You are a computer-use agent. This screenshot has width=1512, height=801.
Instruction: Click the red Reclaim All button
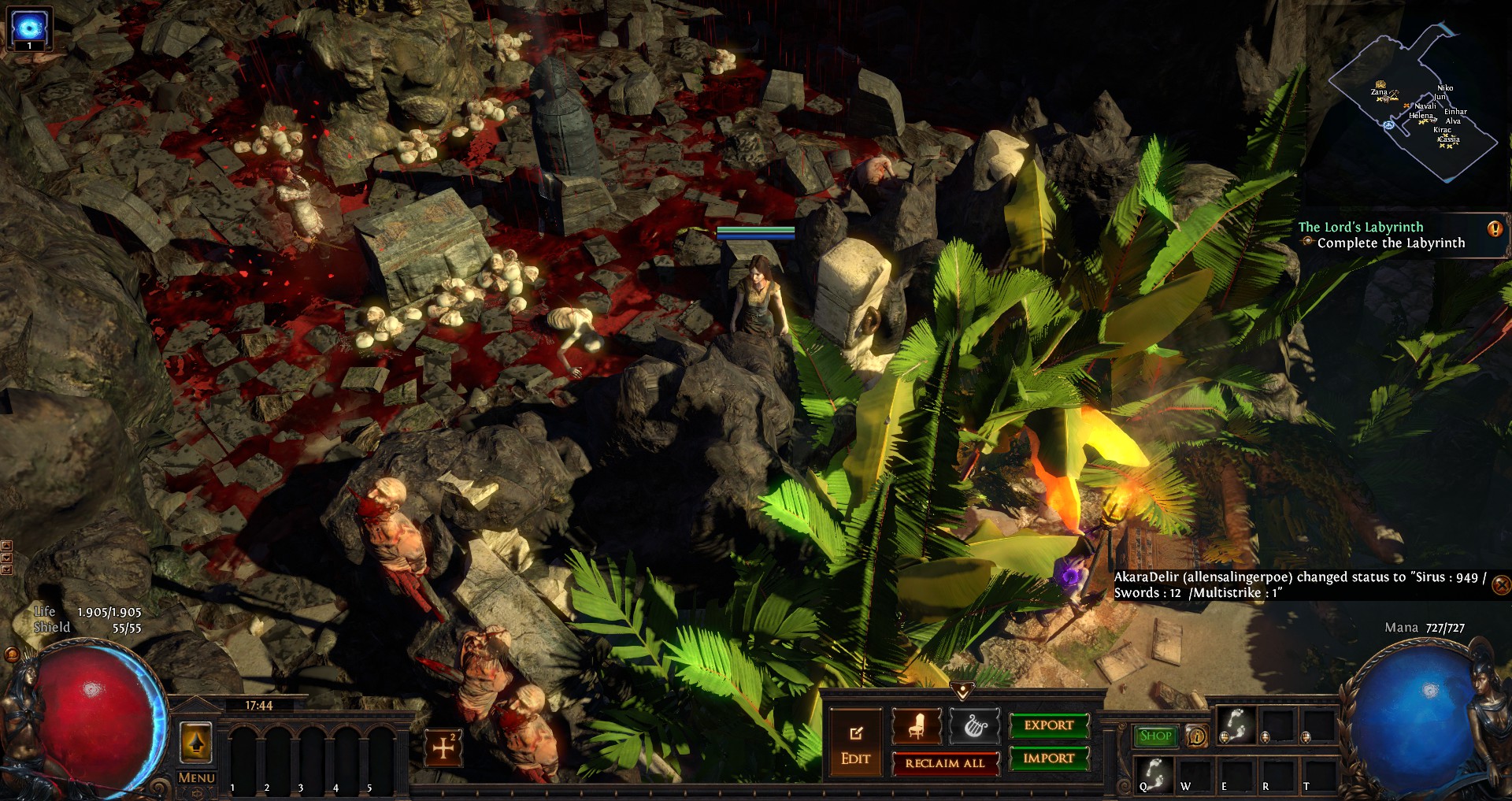pyautogui.click(x=944, y=763)
